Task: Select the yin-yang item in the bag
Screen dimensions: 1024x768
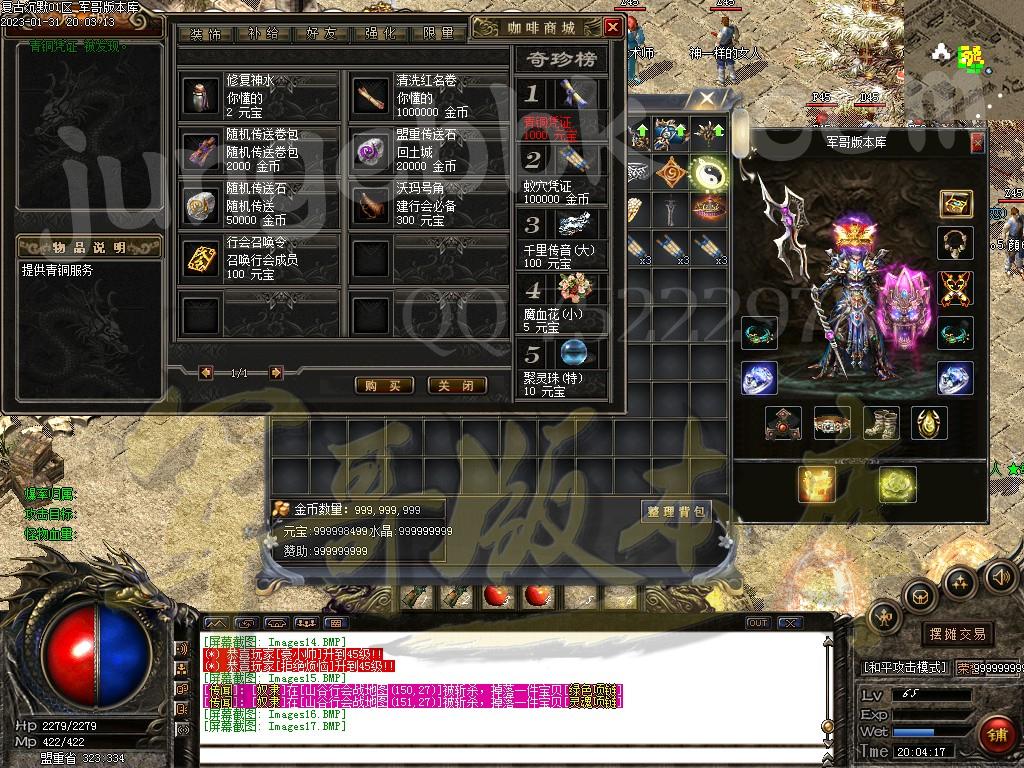Action: (x=707, y=173)
